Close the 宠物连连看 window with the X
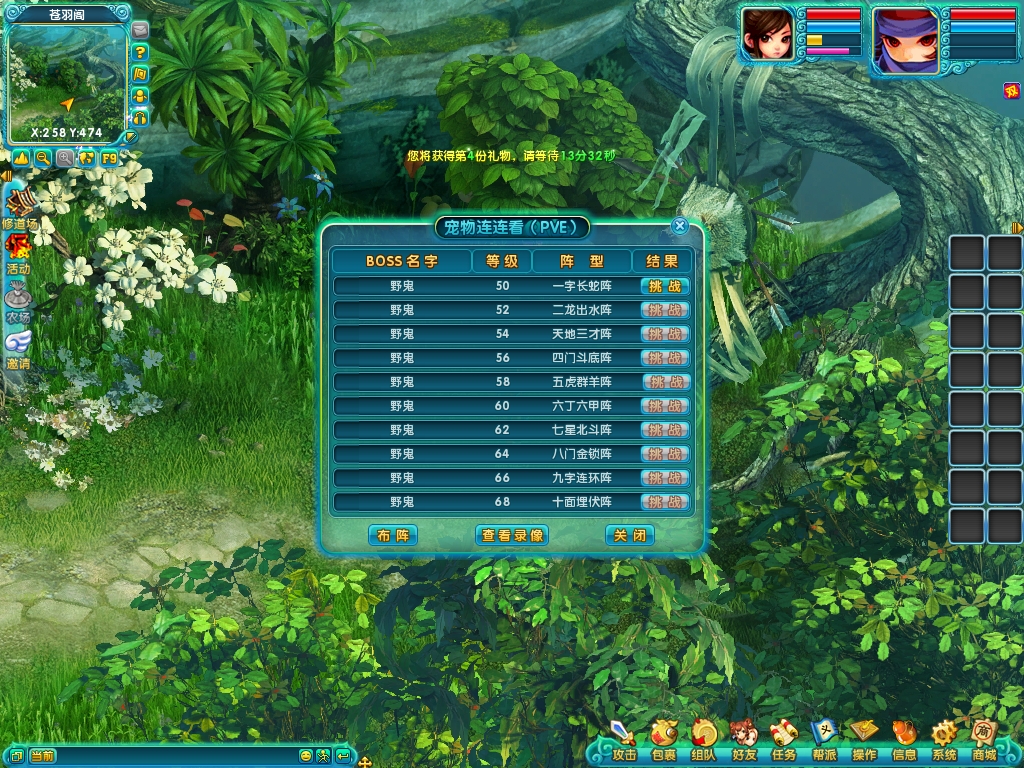1024x768 pixels. (680, 226)
